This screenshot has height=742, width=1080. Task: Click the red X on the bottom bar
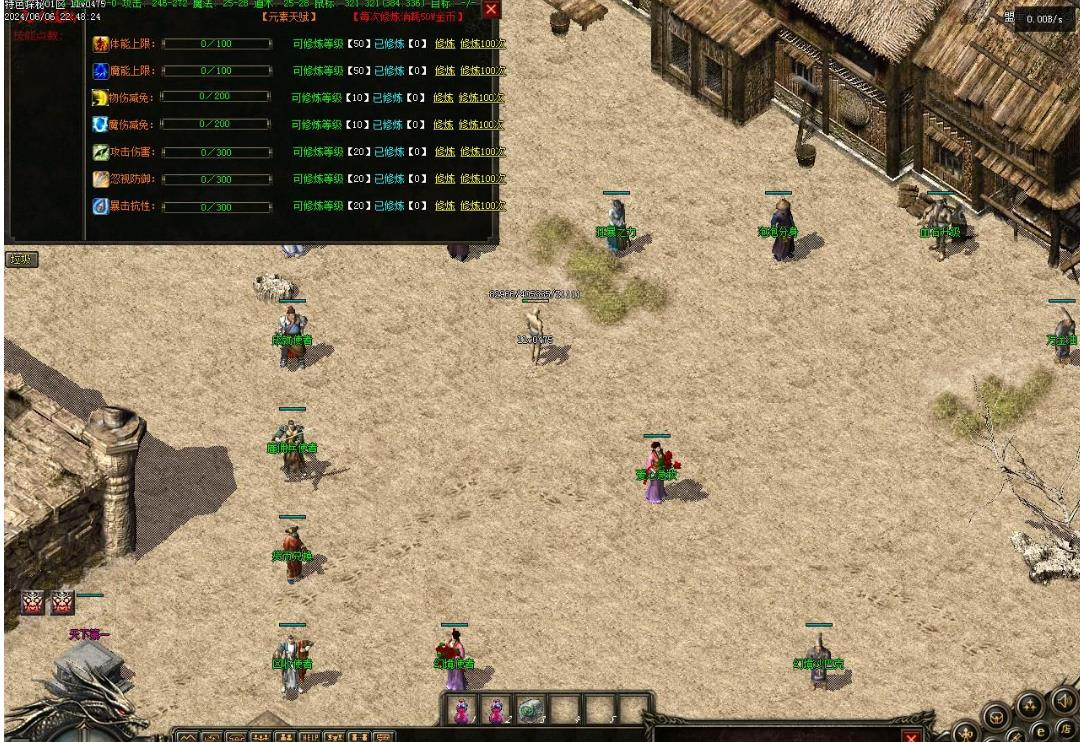[x=911, y=737]
